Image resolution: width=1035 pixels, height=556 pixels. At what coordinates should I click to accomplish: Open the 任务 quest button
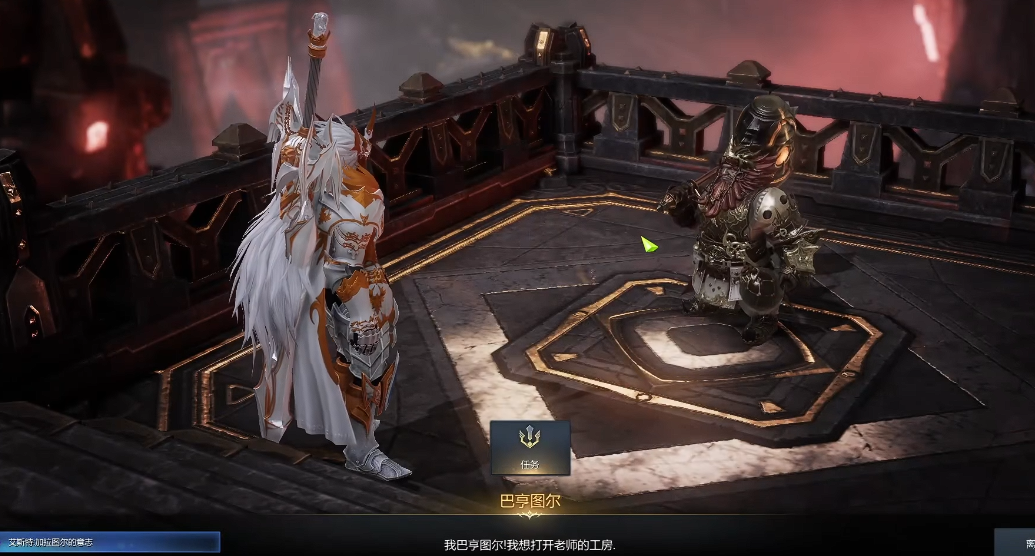(x=530, y=446)
